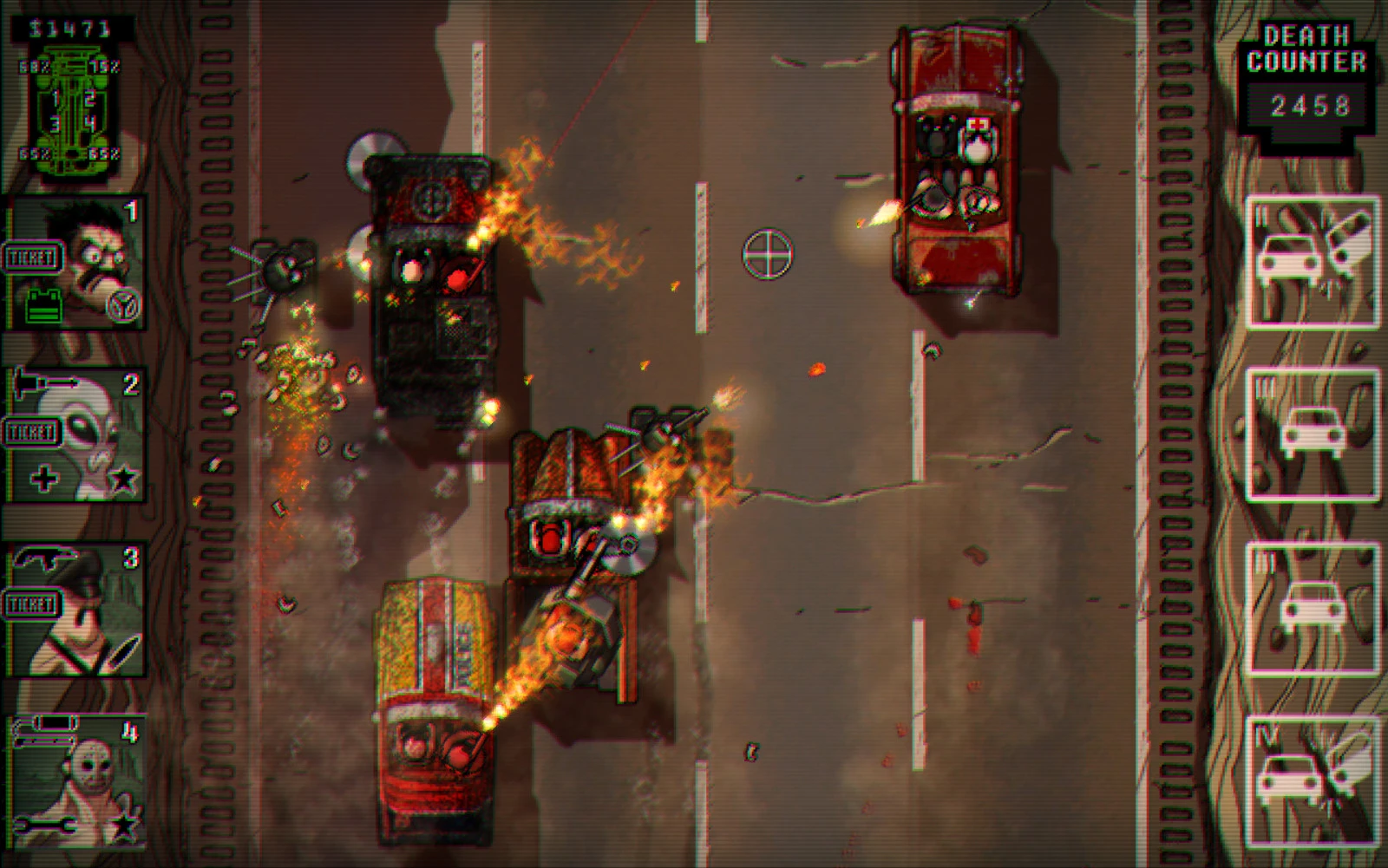Click the targeting crosshair on the road

coord(767,255)
